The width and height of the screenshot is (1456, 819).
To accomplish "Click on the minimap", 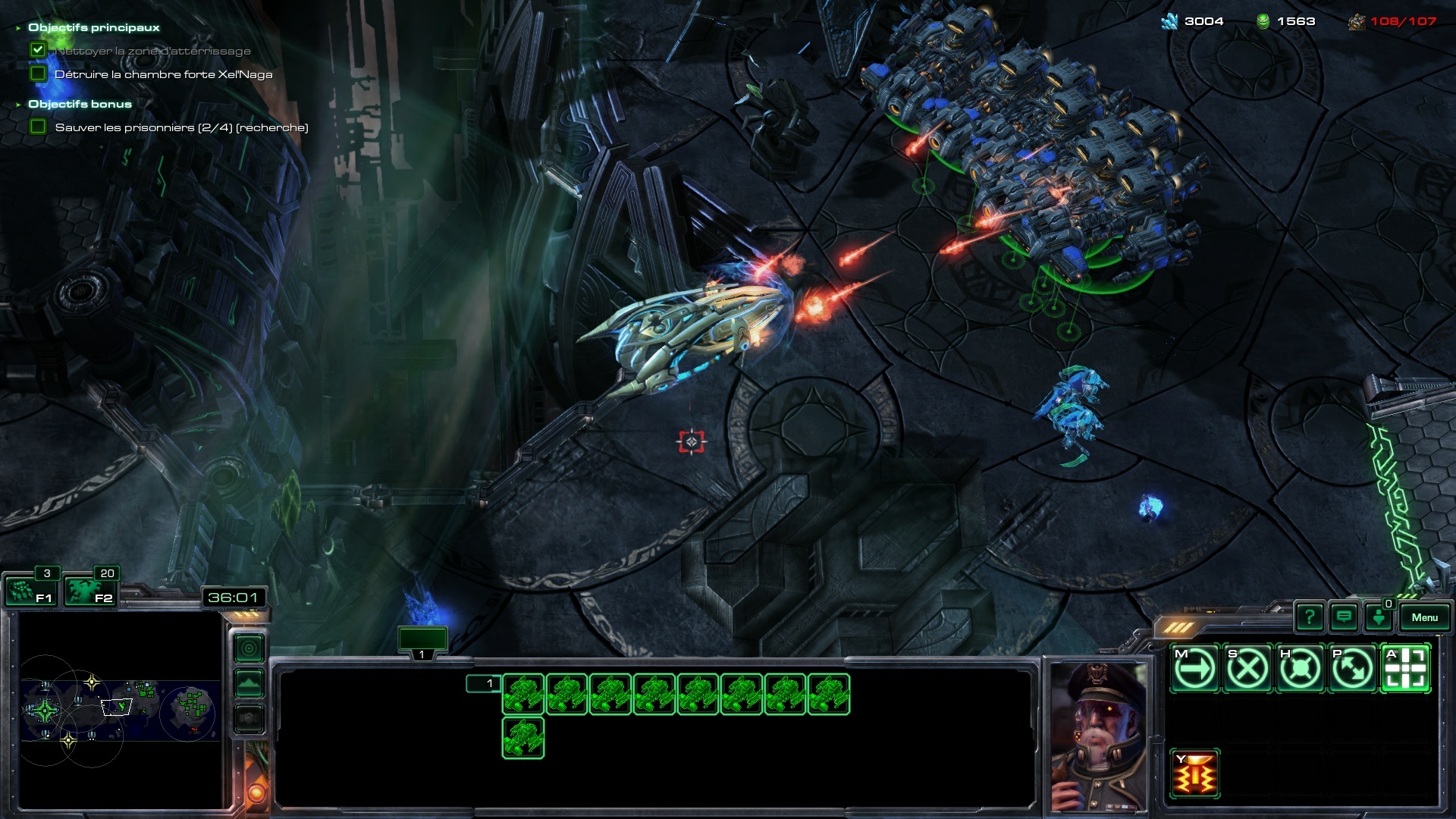I will [120, 709].
